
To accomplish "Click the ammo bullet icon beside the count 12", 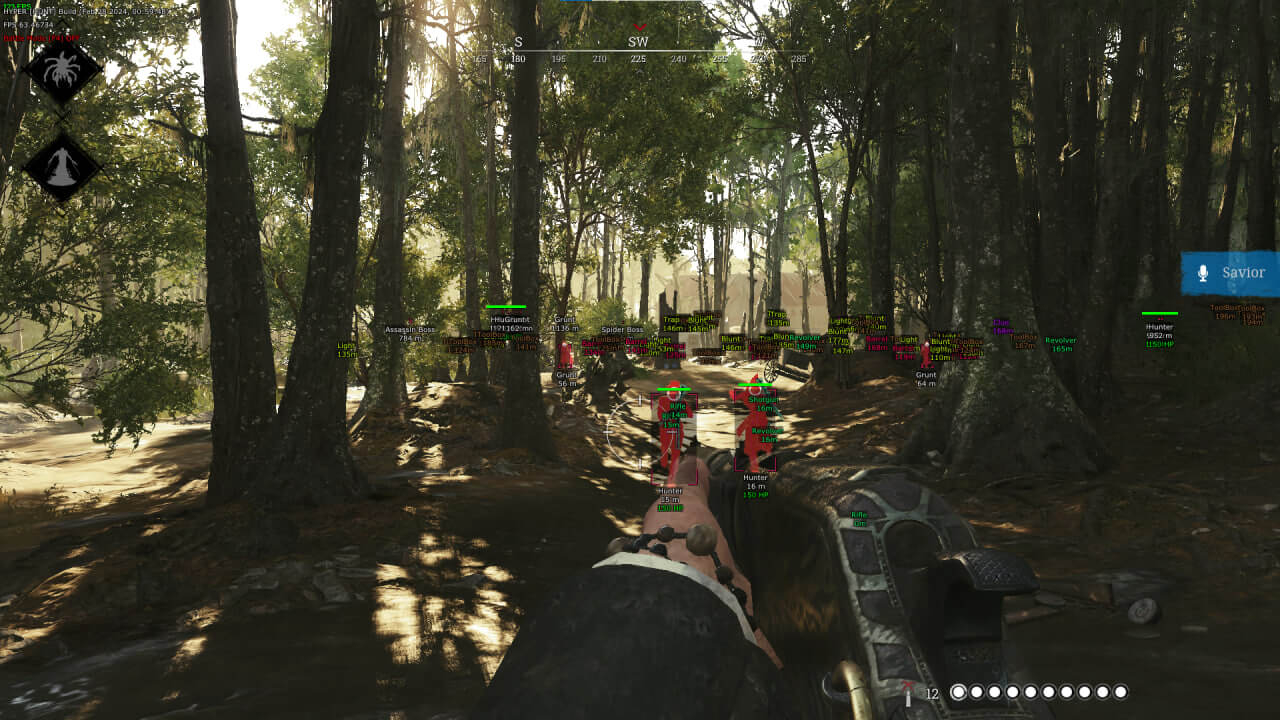I will 906,690.
